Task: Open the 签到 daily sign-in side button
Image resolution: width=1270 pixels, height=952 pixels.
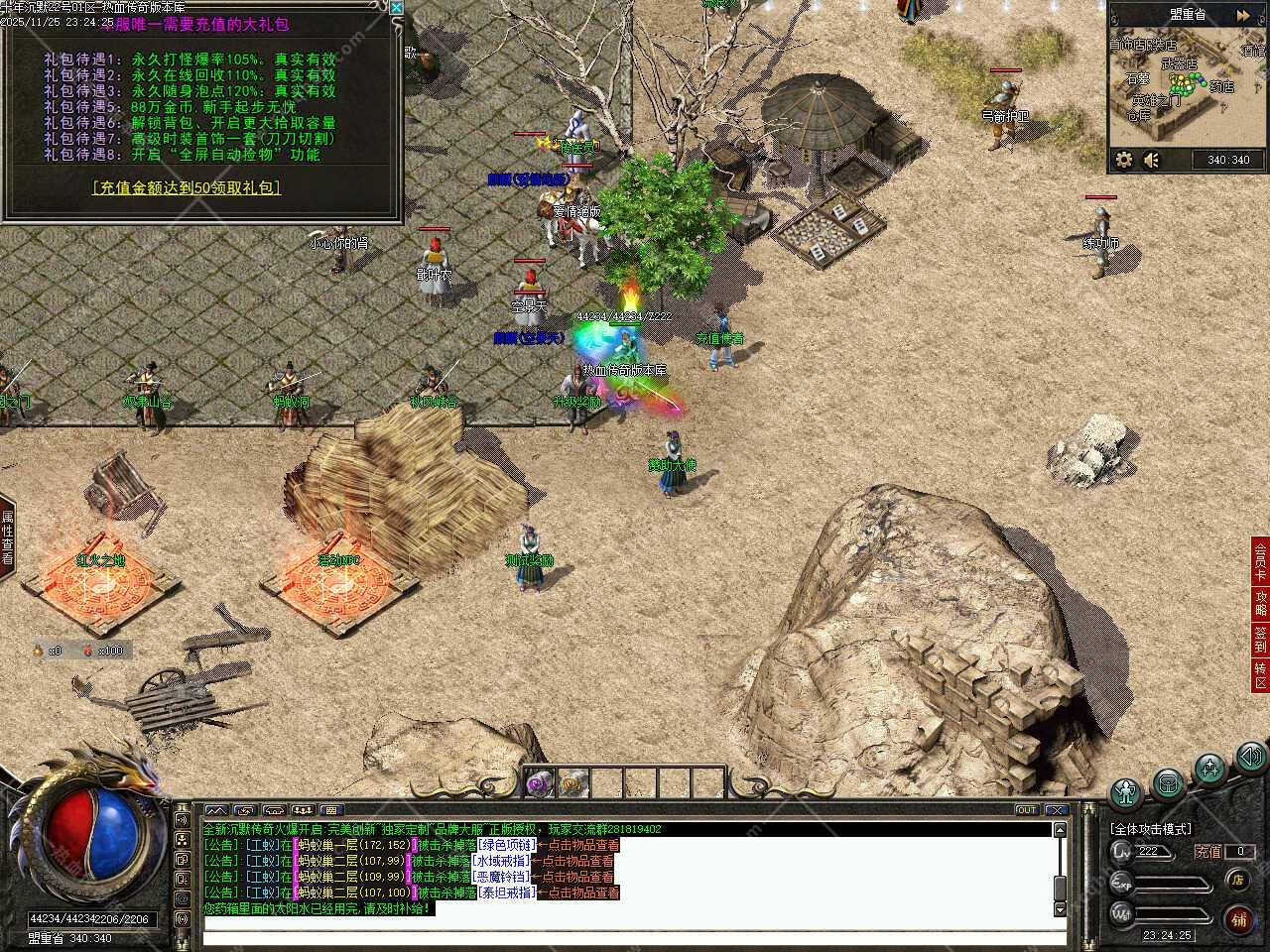Action: tap(1260, 639)
